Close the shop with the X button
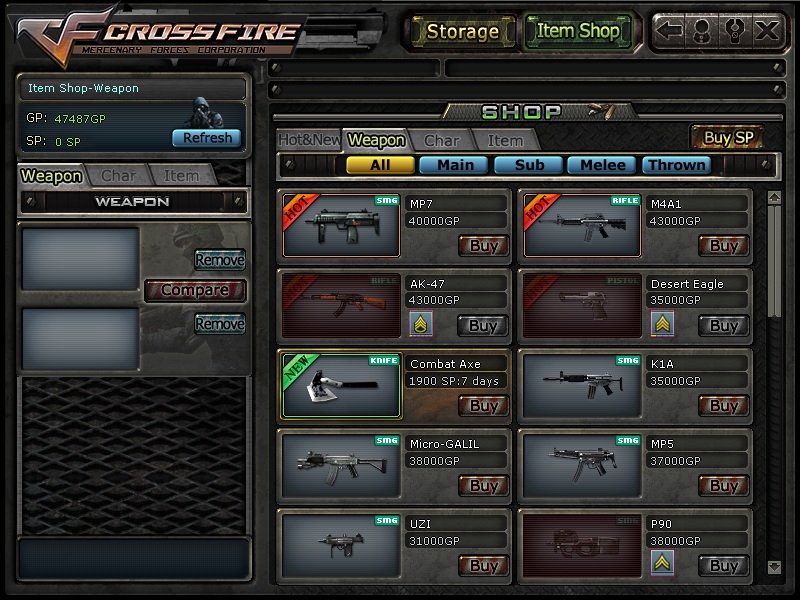 pyautogui.click(x=766, y=31)
